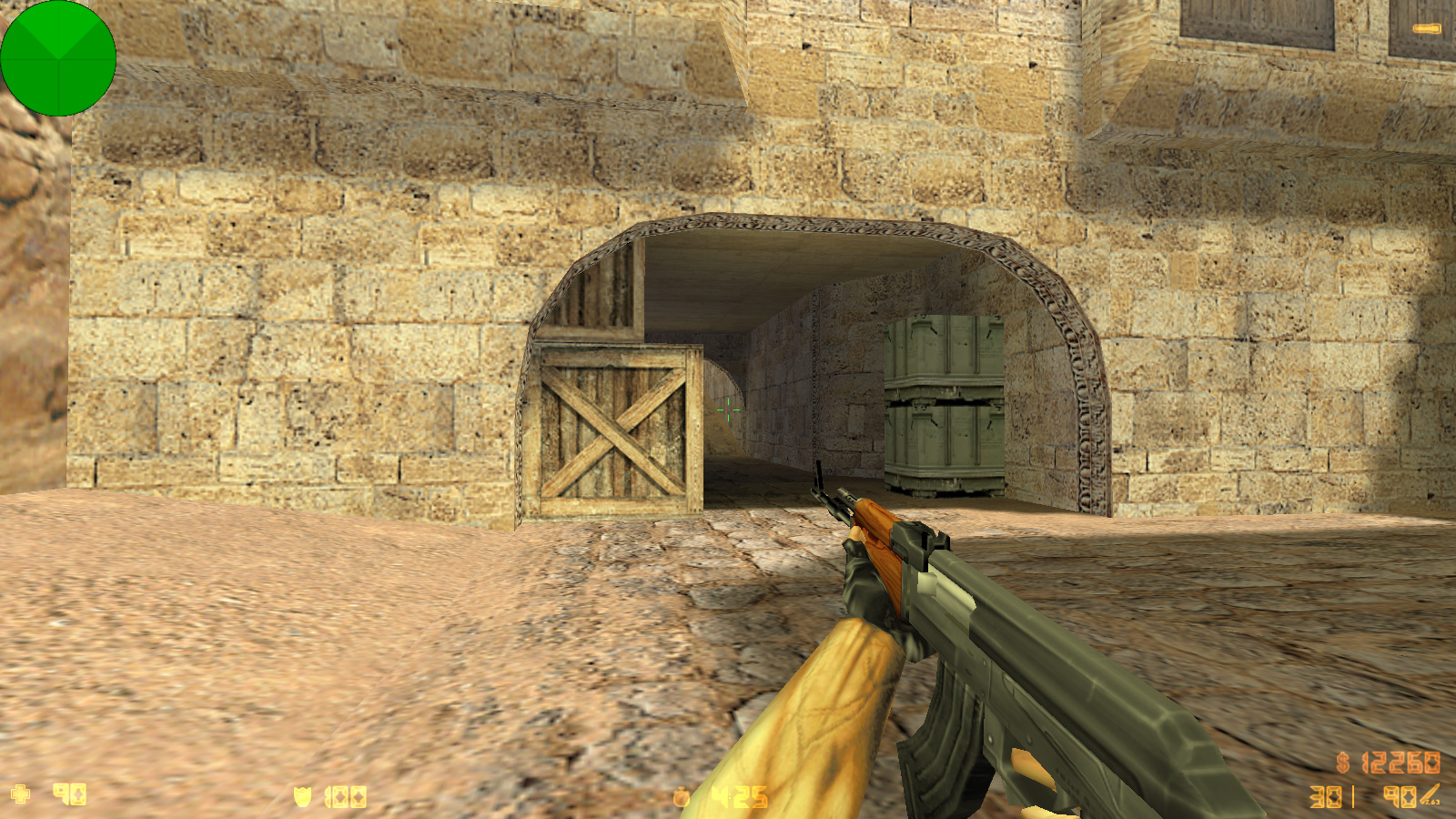Click the ammo pickup icon top right

pos(1427,28)
